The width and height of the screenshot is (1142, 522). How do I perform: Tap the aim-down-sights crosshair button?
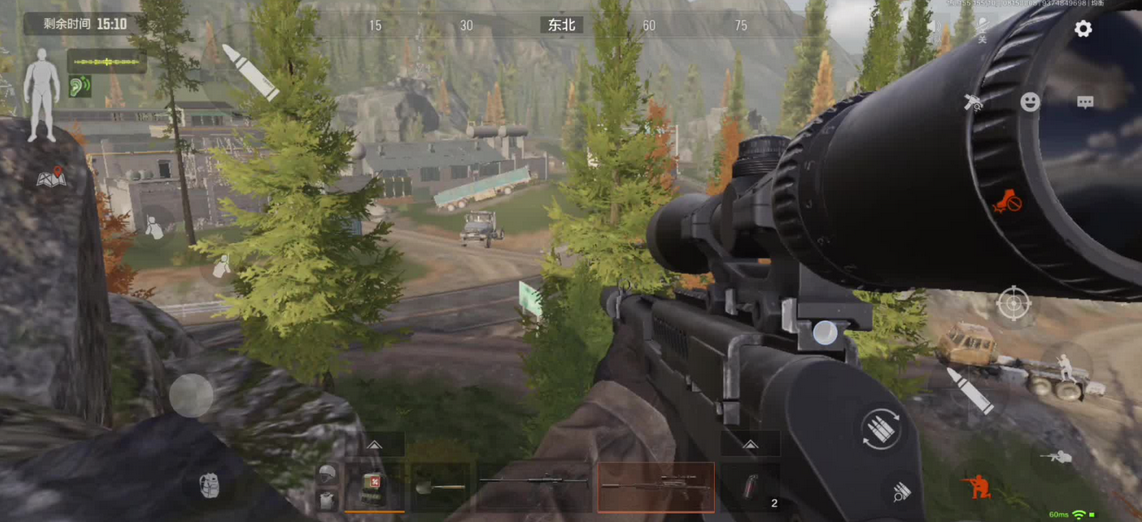1013,301
